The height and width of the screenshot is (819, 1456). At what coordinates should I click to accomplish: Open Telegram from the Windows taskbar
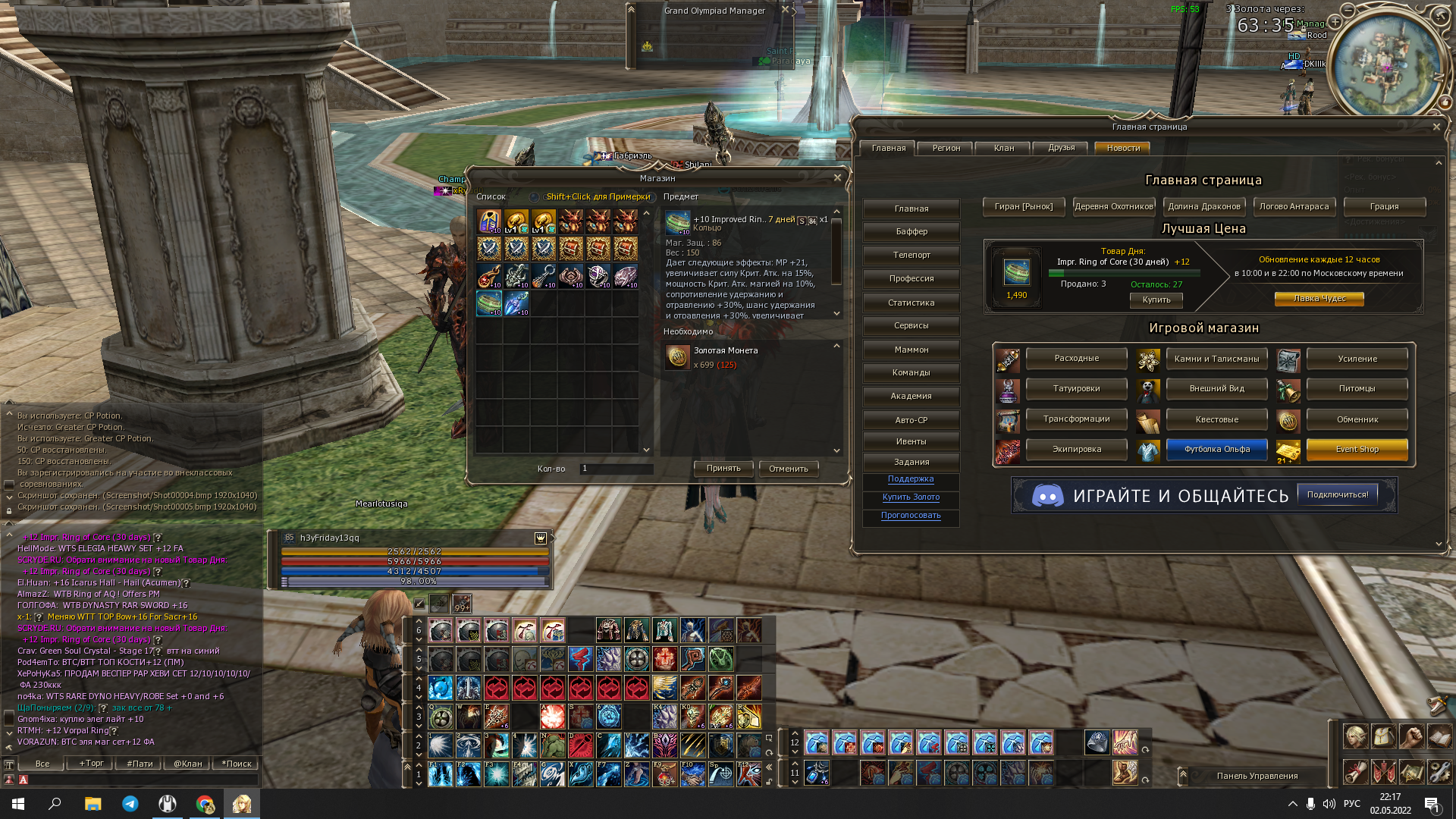click(x=130, y=804)
